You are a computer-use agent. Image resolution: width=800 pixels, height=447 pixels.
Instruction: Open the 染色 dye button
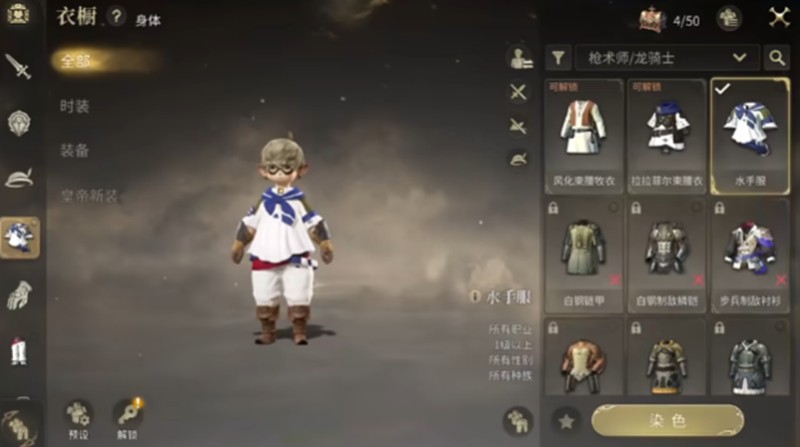(x=667, y=420)
